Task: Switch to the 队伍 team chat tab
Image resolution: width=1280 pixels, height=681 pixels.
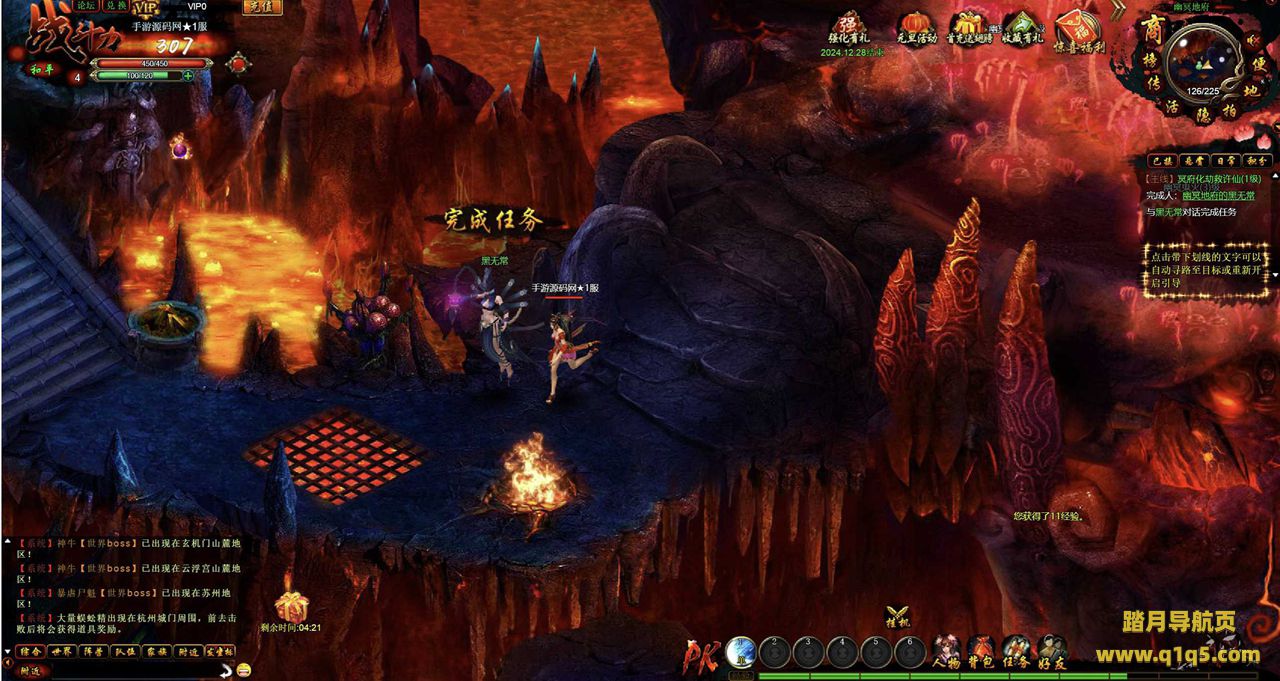Action: coord(125,651)
